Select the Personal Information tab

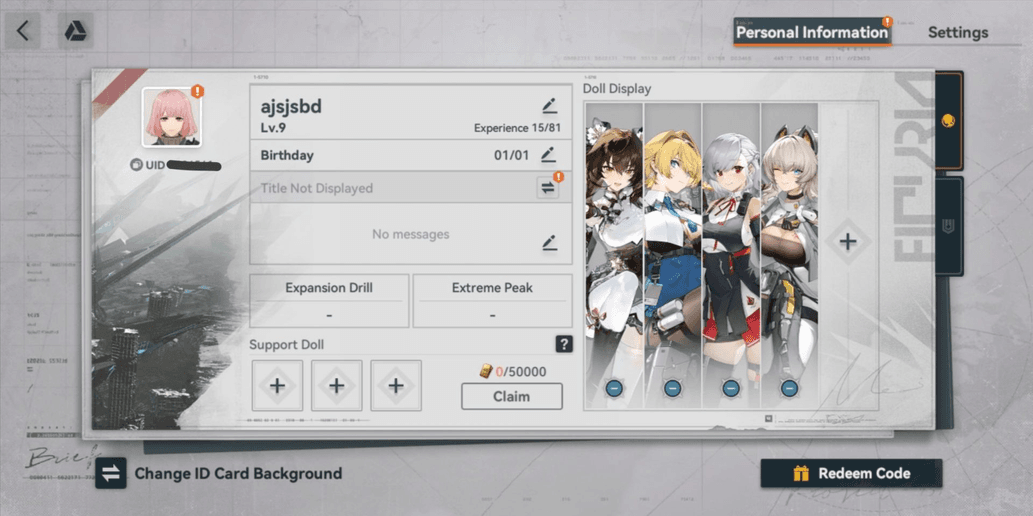(x=811, y=32)
